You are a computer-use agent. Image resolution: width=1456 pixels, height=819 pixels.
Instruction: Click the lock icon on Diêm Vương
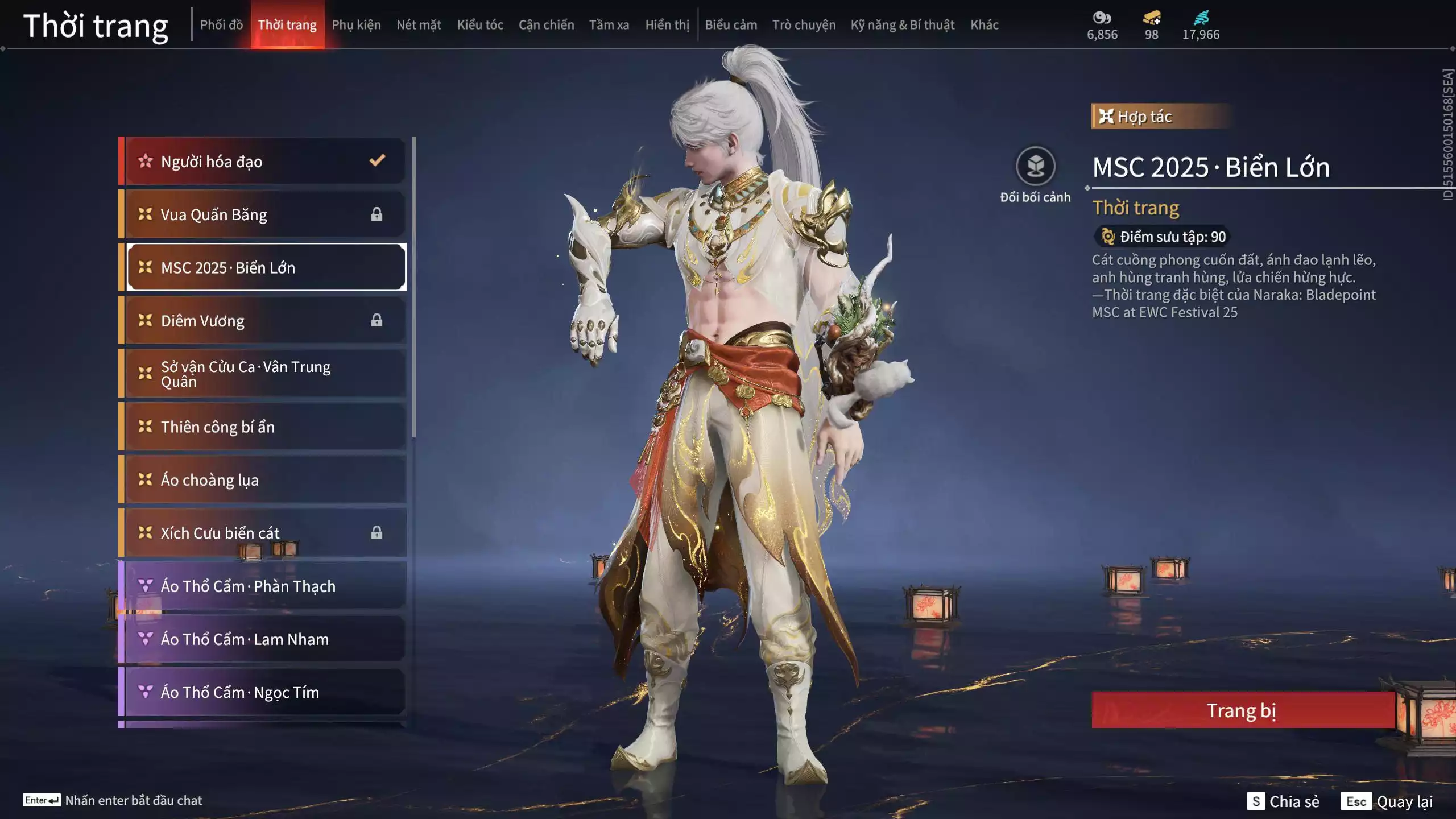[377, 320]
